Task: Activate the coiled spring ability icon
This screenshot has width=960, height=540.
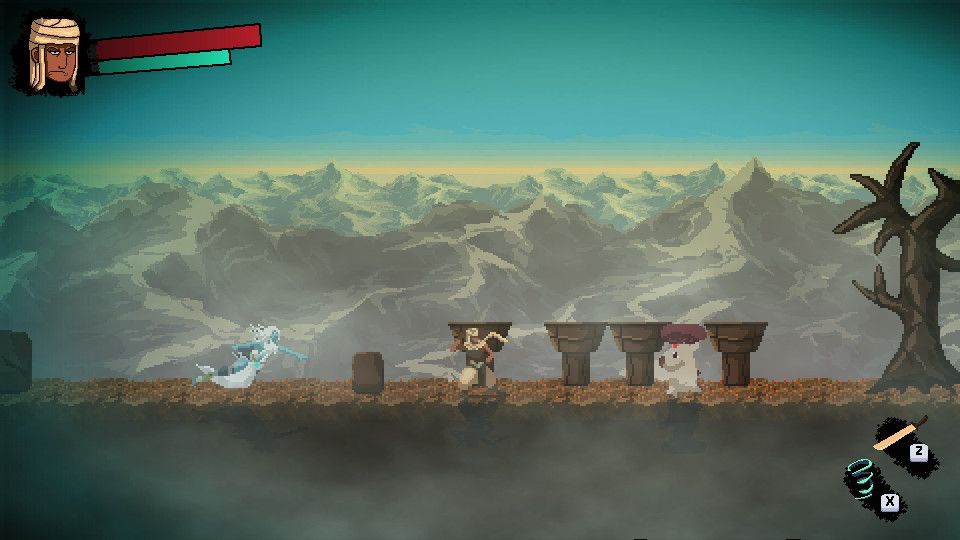Action: pos(862,478)
